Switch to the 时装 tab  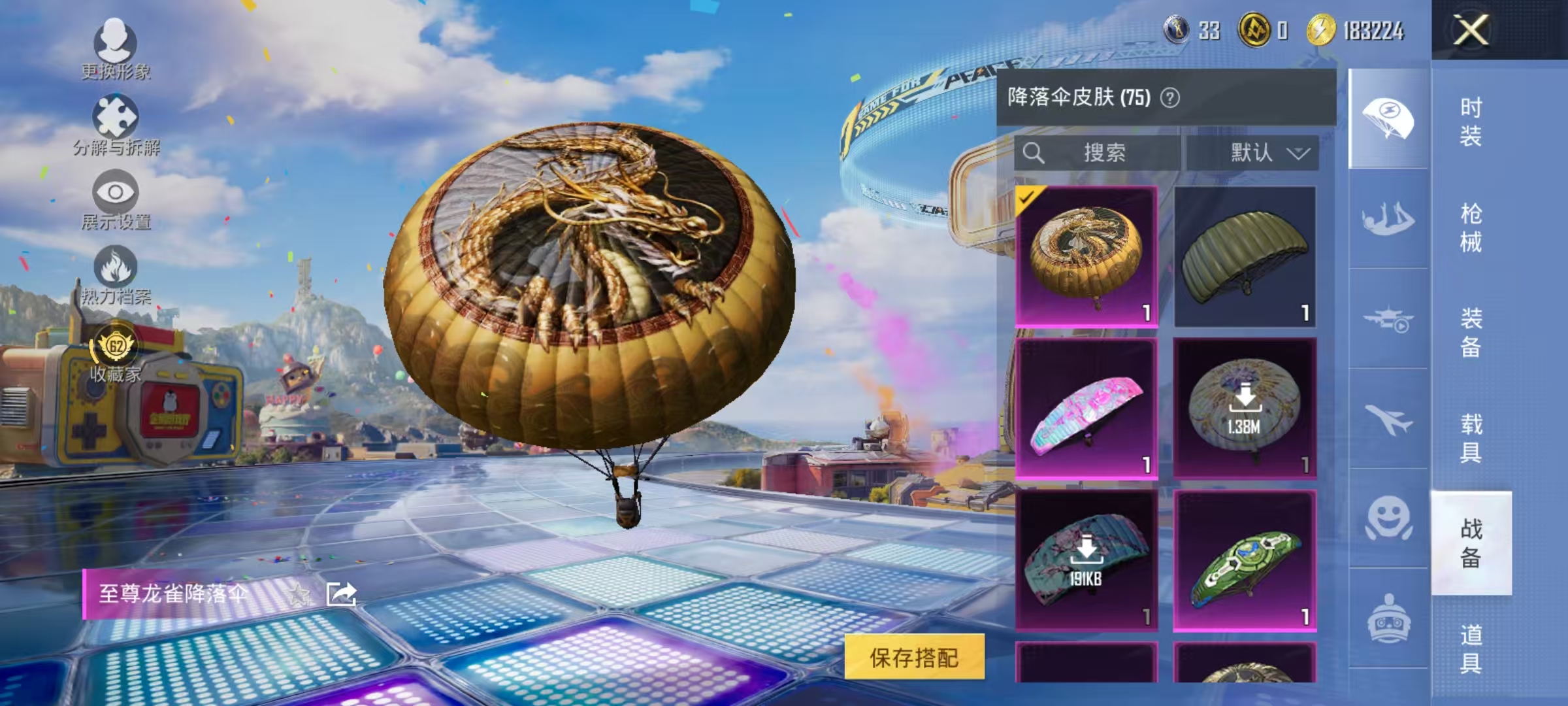coord(1472,121)
